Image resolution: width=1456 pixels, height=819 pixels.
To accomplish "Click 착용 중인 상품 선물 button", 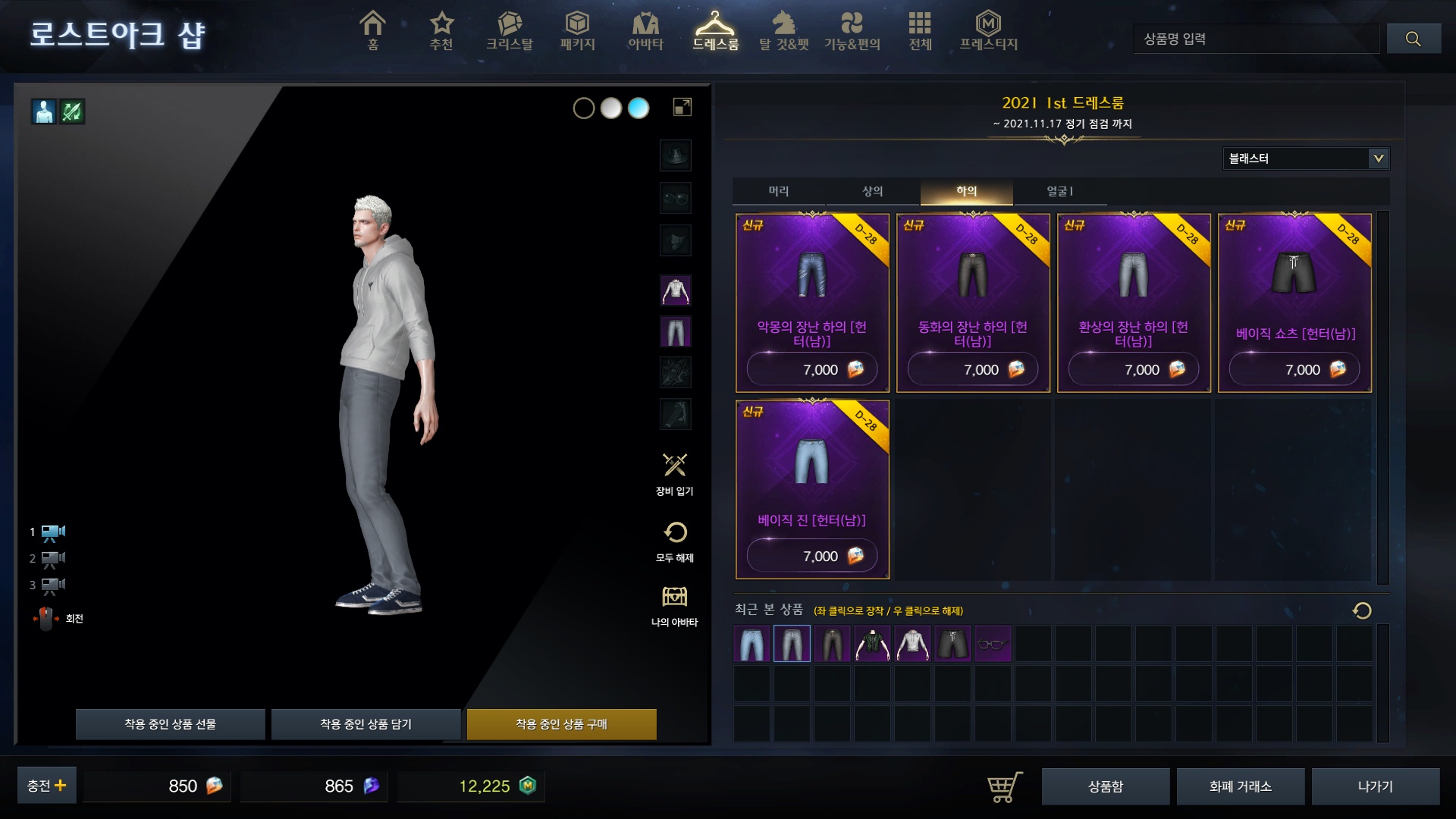I will point(170,724).
